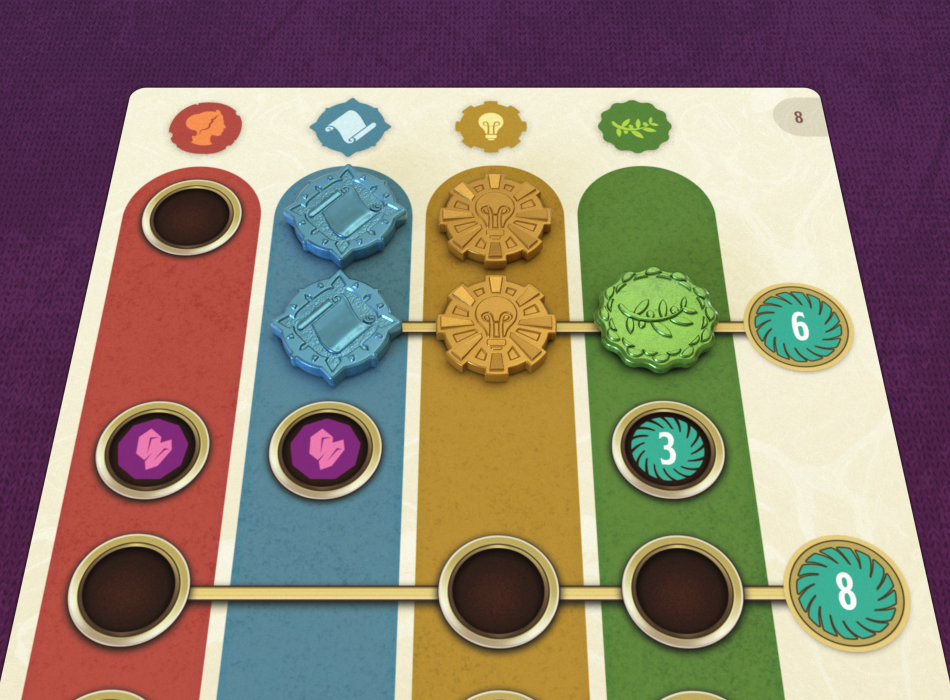Select the green laurel column header icon
Screen dimensions: 950x700
pos(634,127)
